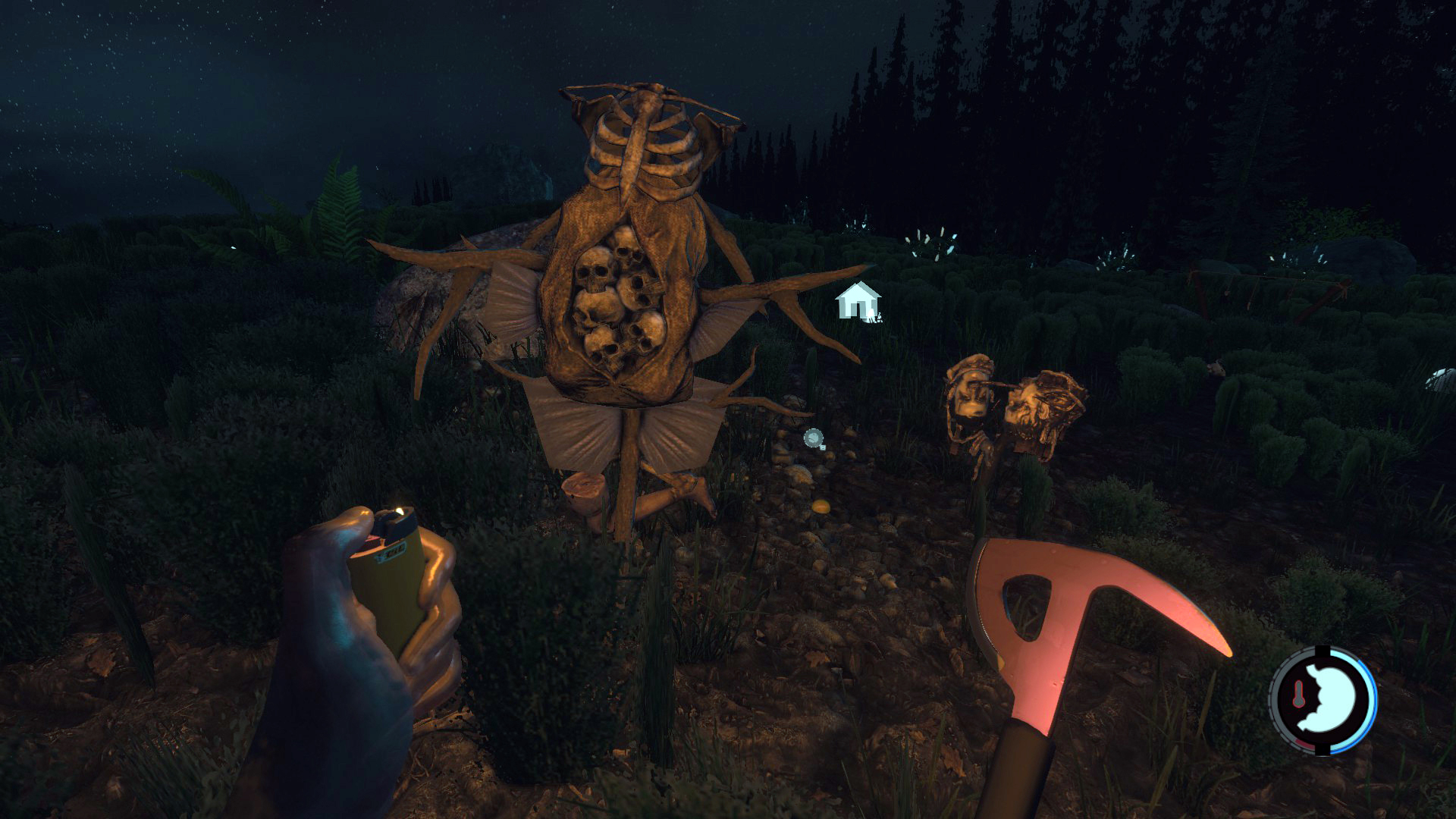Select the circular rock pickup icon

(x=814, y=438)
